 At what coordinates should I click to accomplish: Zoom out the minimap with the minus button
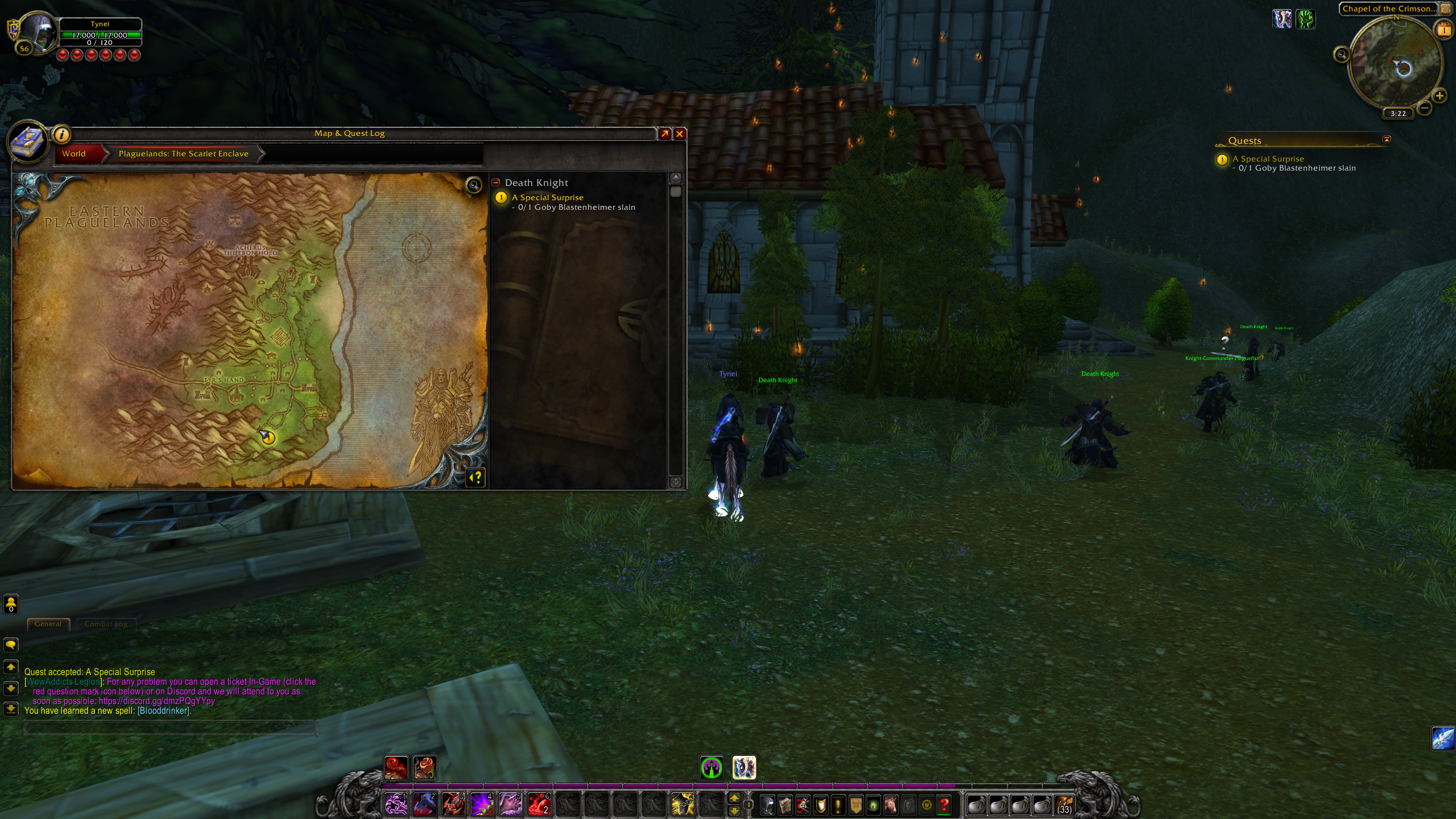click(1424, 107)
